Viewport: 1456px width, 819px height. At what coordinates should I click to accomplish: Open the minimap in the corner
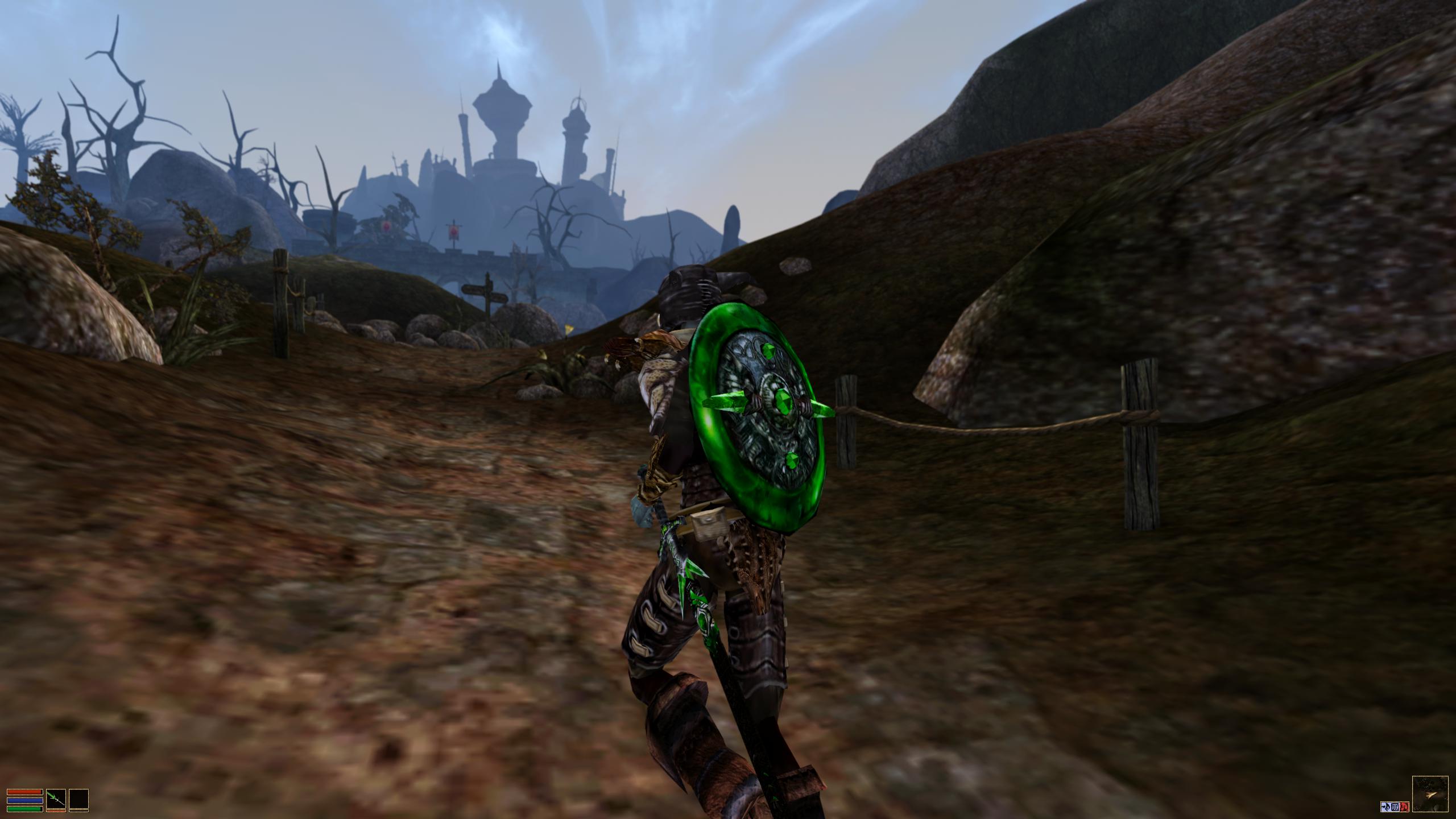pos(1430,794)
